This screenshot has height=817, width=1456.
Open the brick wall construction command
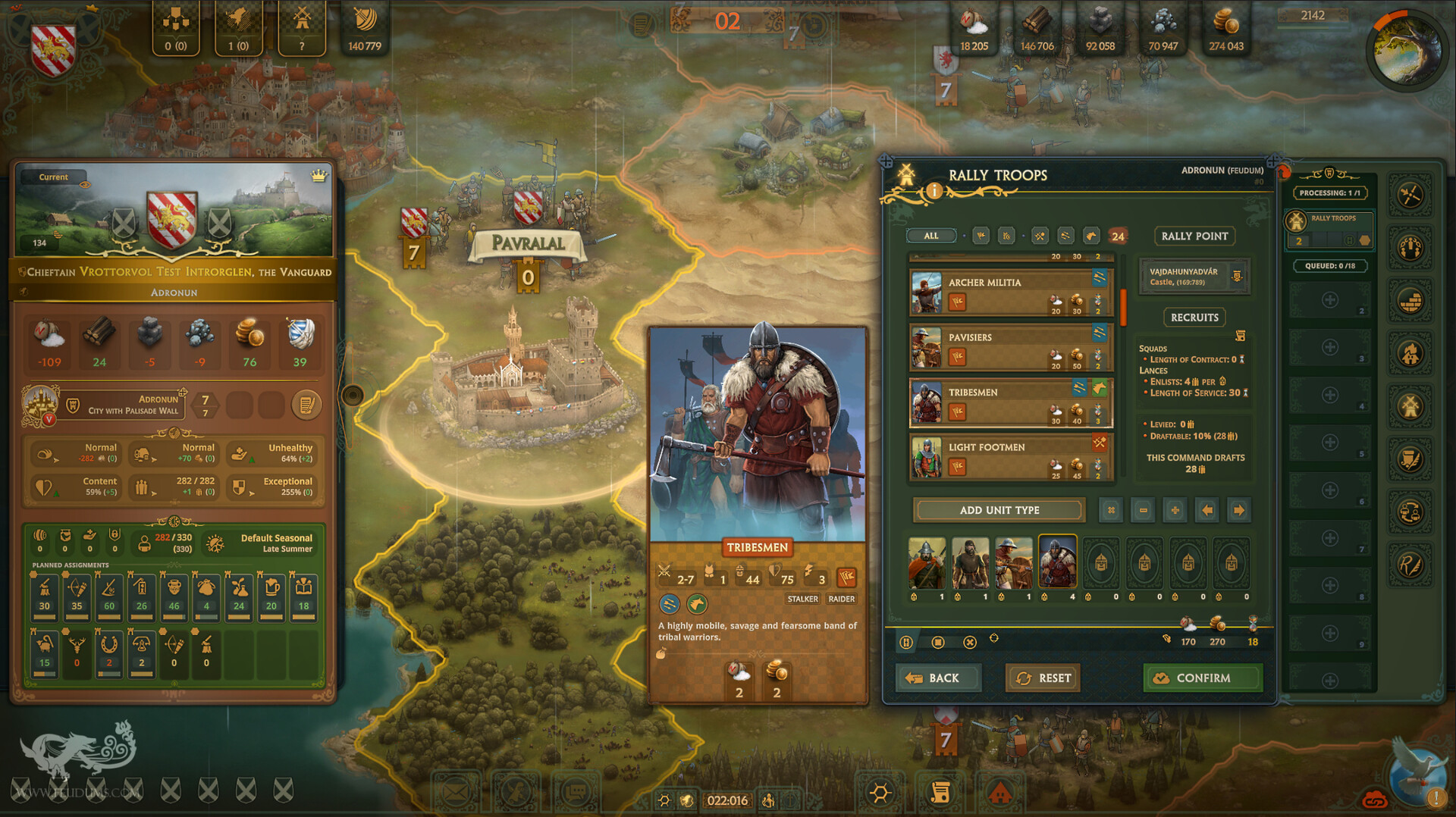click(1410, 299)
